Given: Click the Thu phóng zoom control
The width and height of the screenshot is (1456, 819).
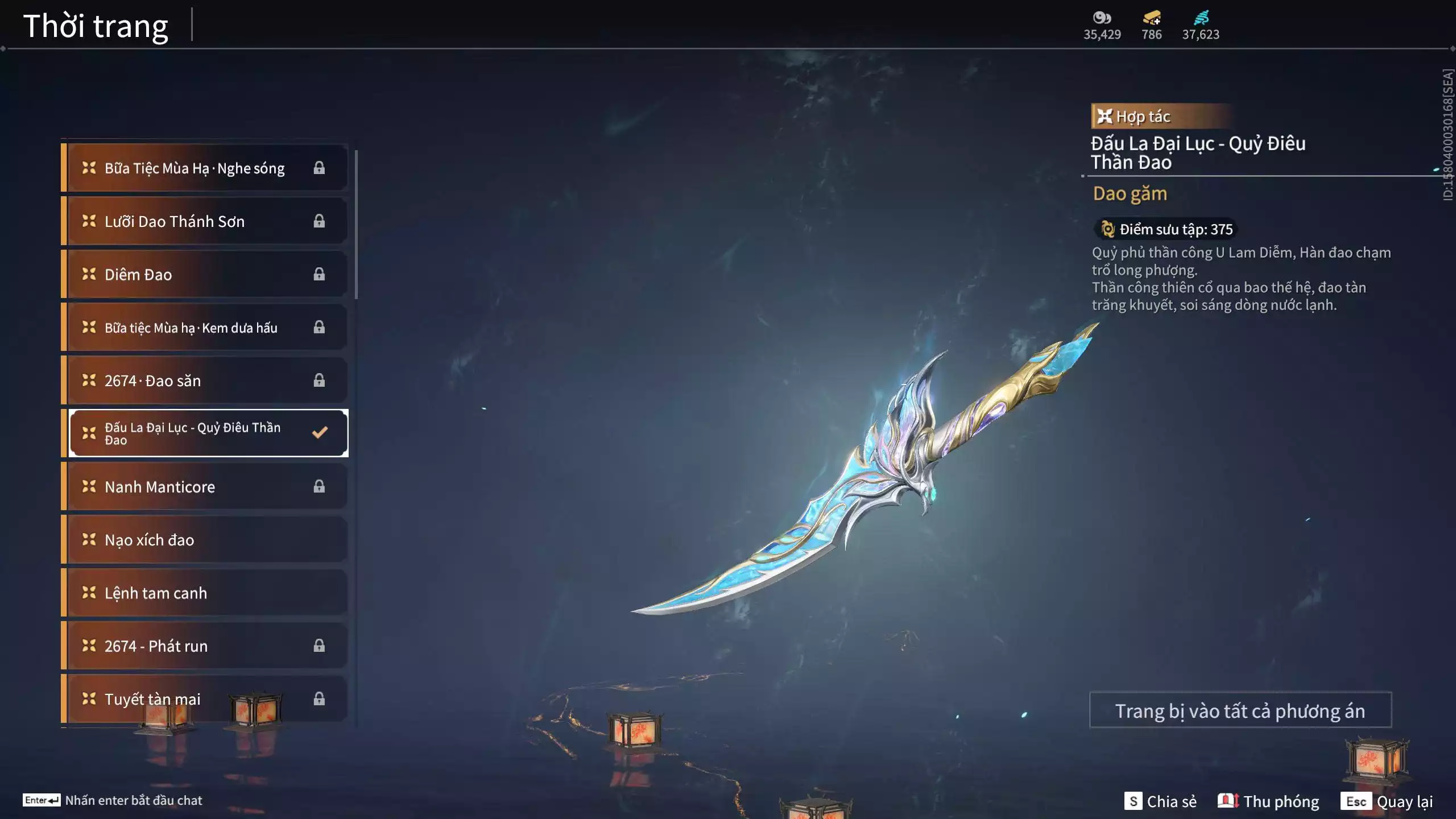Looking at the screenshot, I should click(x=1268, y=801).
